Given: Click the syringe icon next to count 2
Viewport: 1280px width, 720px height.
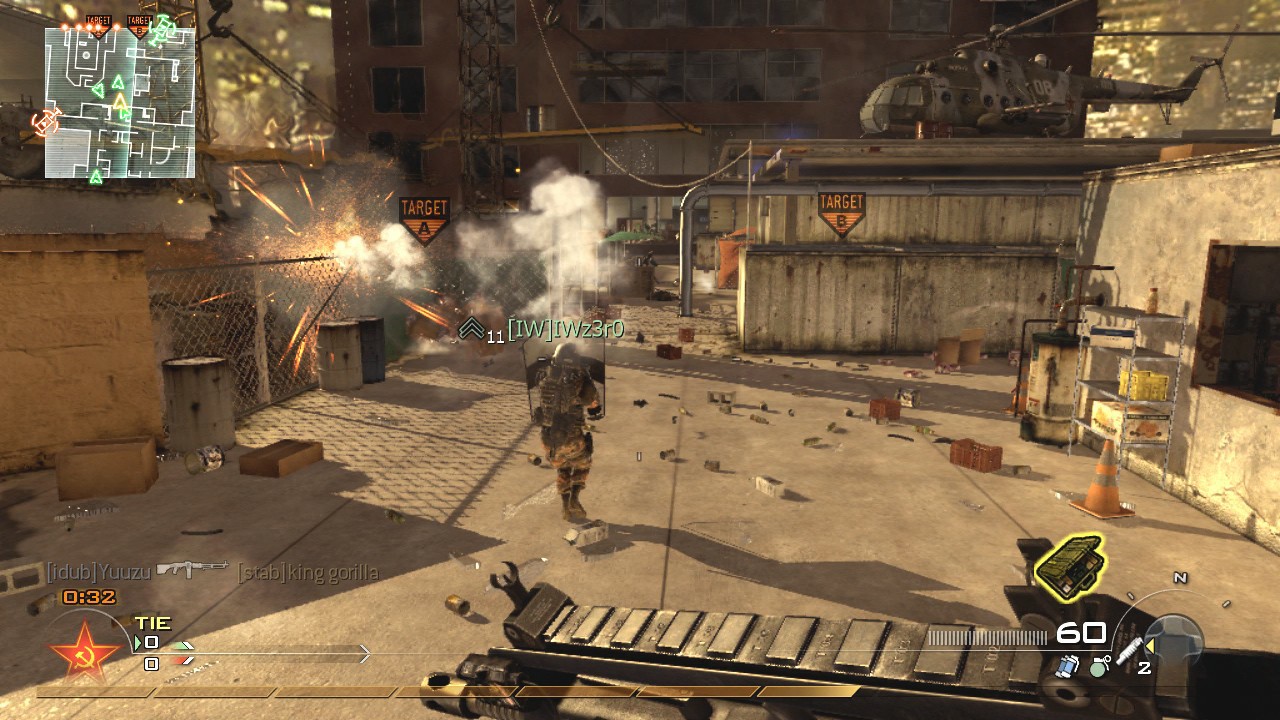Looking at the screenshot, I should click(1130, 651).
